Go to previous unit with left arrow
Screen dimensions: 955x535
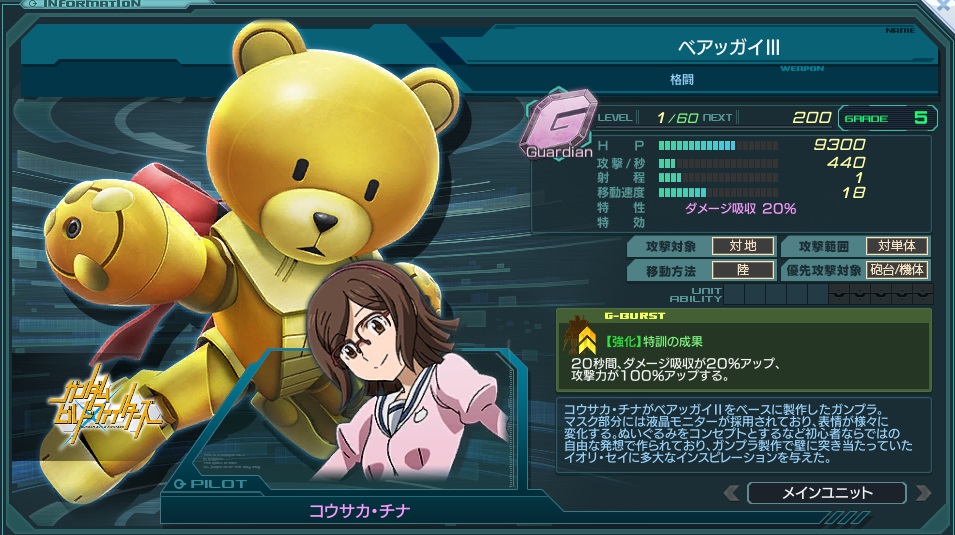(732, 493)
